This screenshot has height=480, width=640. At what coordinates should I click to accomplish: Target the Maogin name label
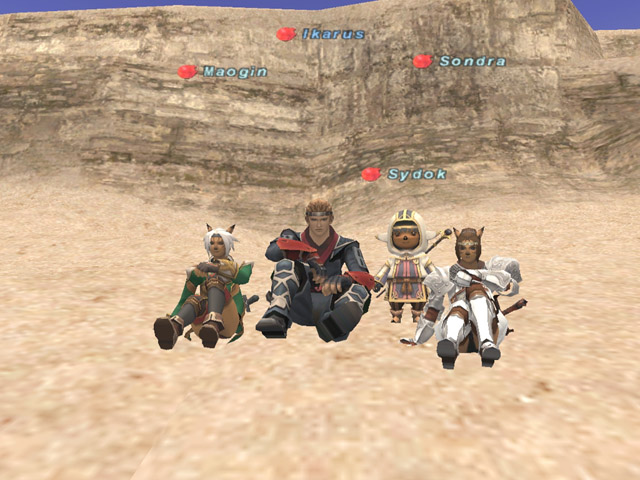[x=234, y=72]
